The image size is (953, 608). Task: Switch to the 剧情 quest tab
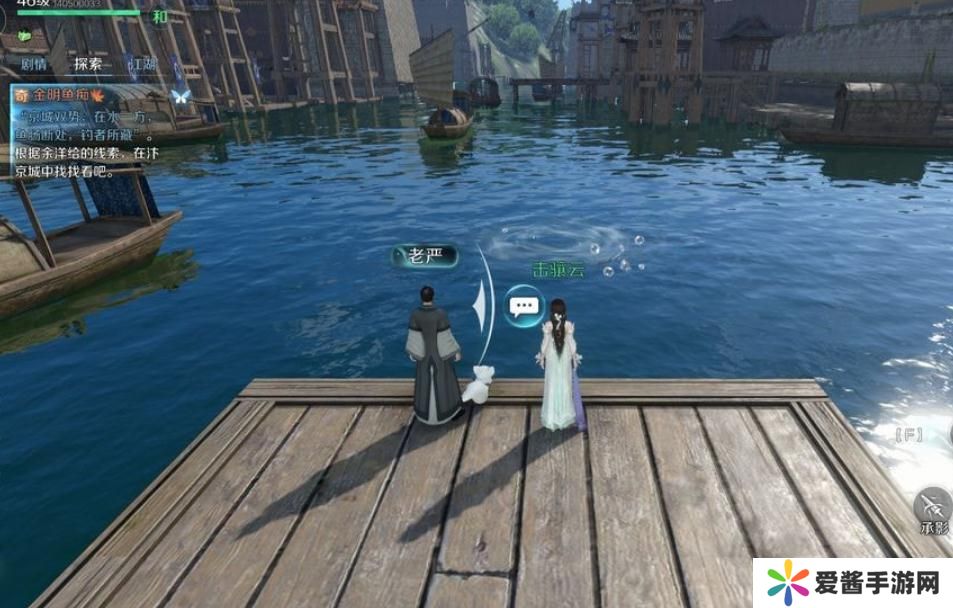coord(35,64)
